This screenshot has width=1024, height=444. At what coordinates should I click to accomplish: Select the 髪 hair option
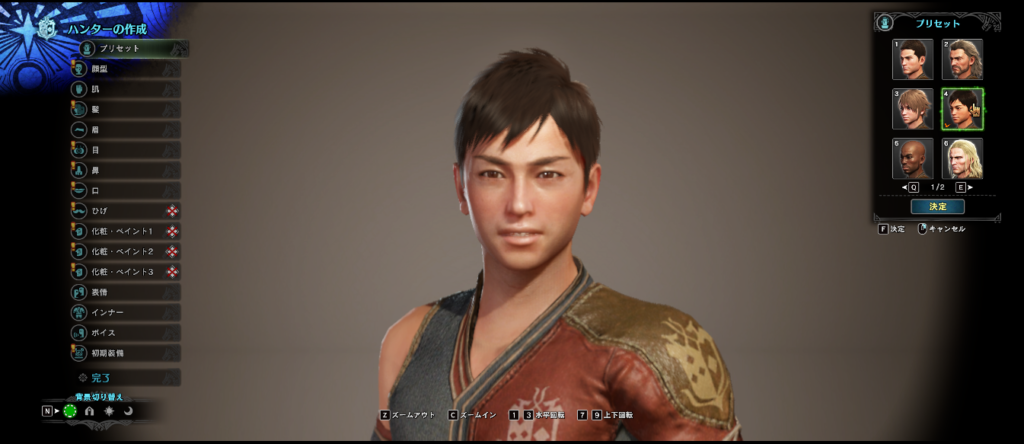125,109
